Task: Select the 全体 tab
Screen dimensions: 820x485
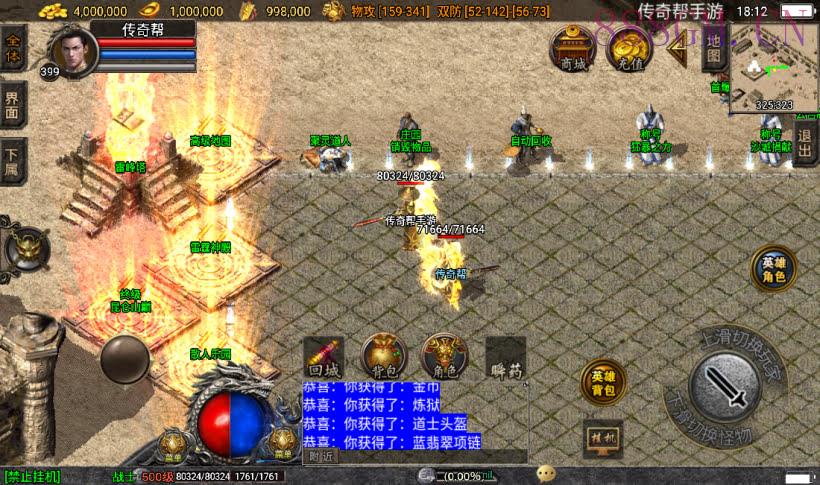Action: coord(12,52)
